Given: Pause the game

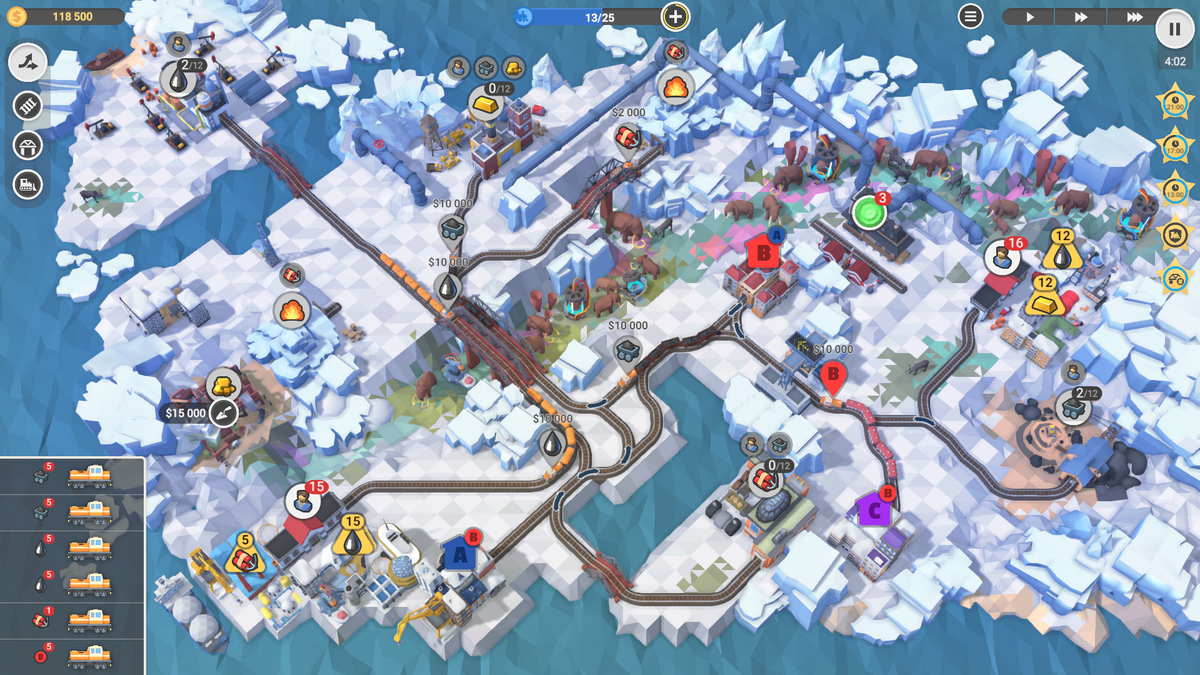Looking at the screenshot, I should 1174,28.
